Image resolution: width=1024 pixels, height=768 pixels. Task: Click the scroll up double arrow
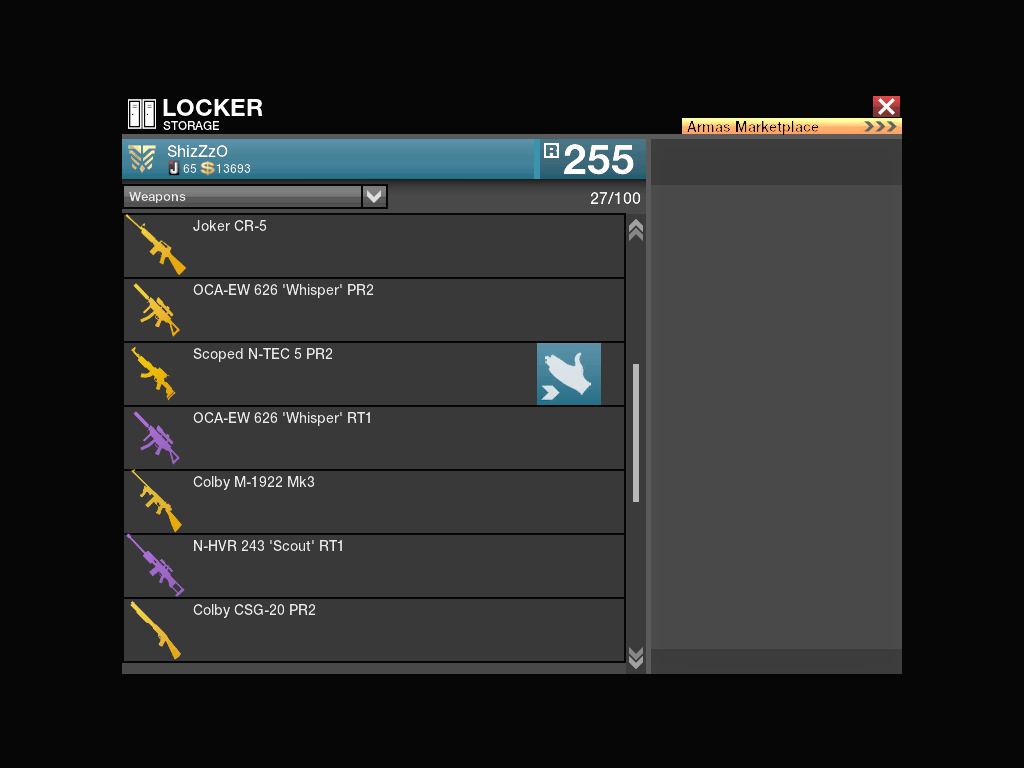tap(635, 230)
